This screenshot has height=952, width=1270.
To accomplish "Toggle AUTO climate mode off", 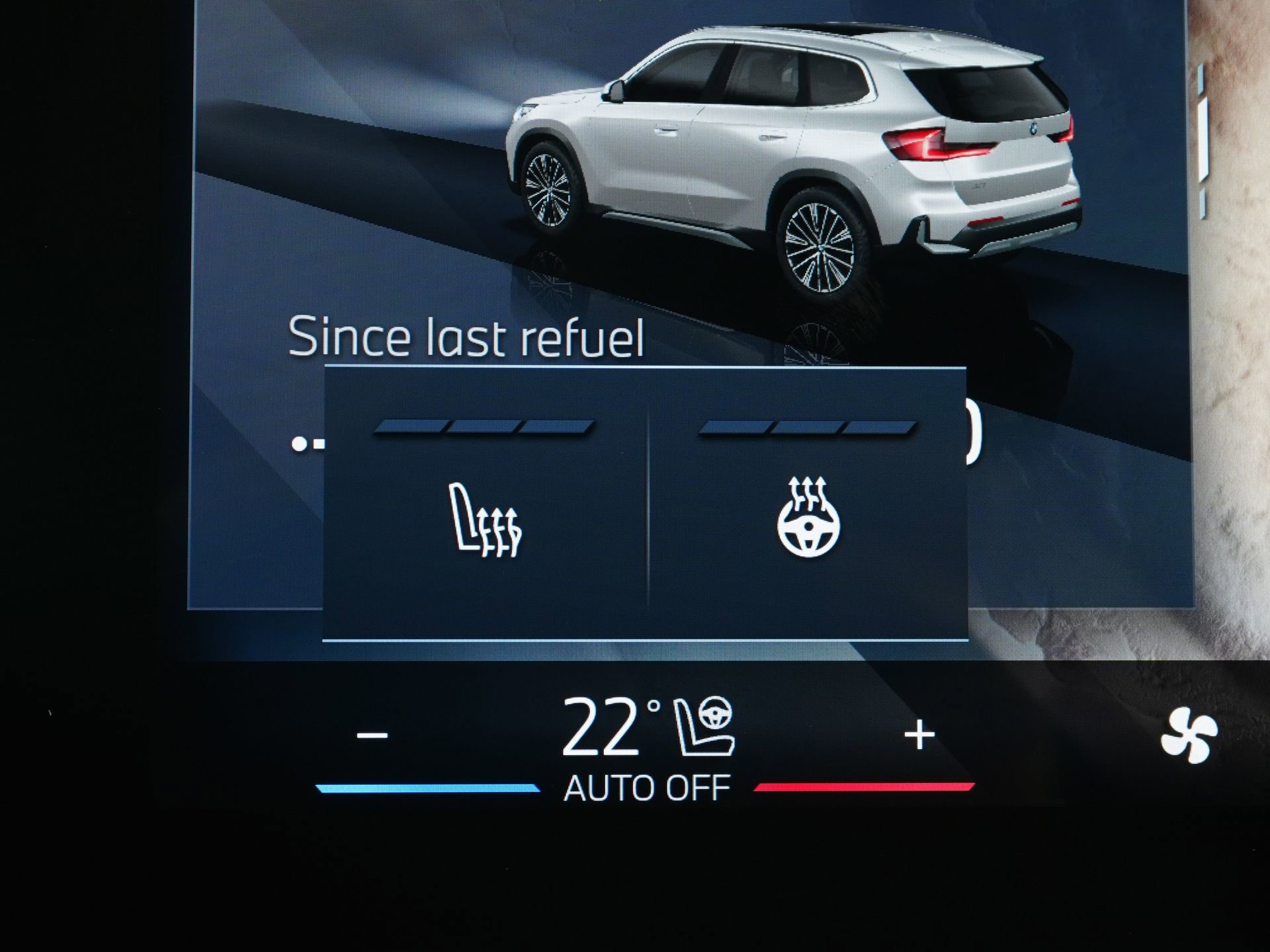I will point(645,787).
